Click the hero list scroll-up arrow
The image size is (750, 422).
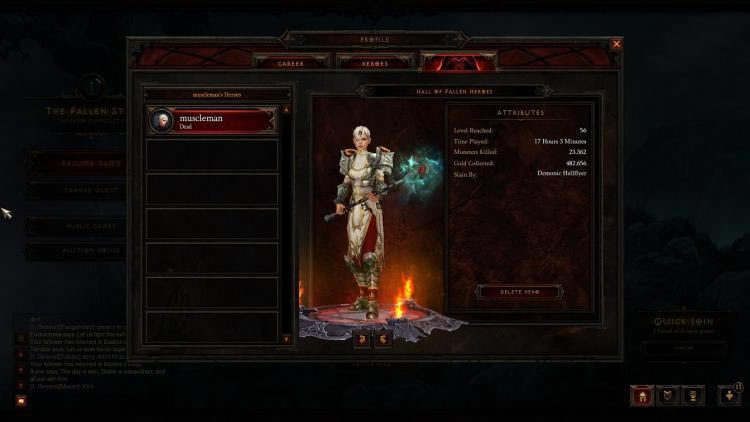point(287,109)
